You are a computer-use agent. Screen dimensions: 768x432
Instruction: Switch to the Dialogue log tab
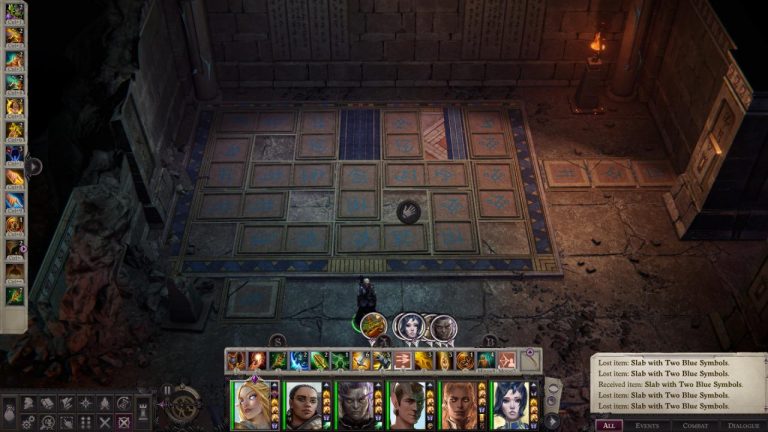point(743,425)
